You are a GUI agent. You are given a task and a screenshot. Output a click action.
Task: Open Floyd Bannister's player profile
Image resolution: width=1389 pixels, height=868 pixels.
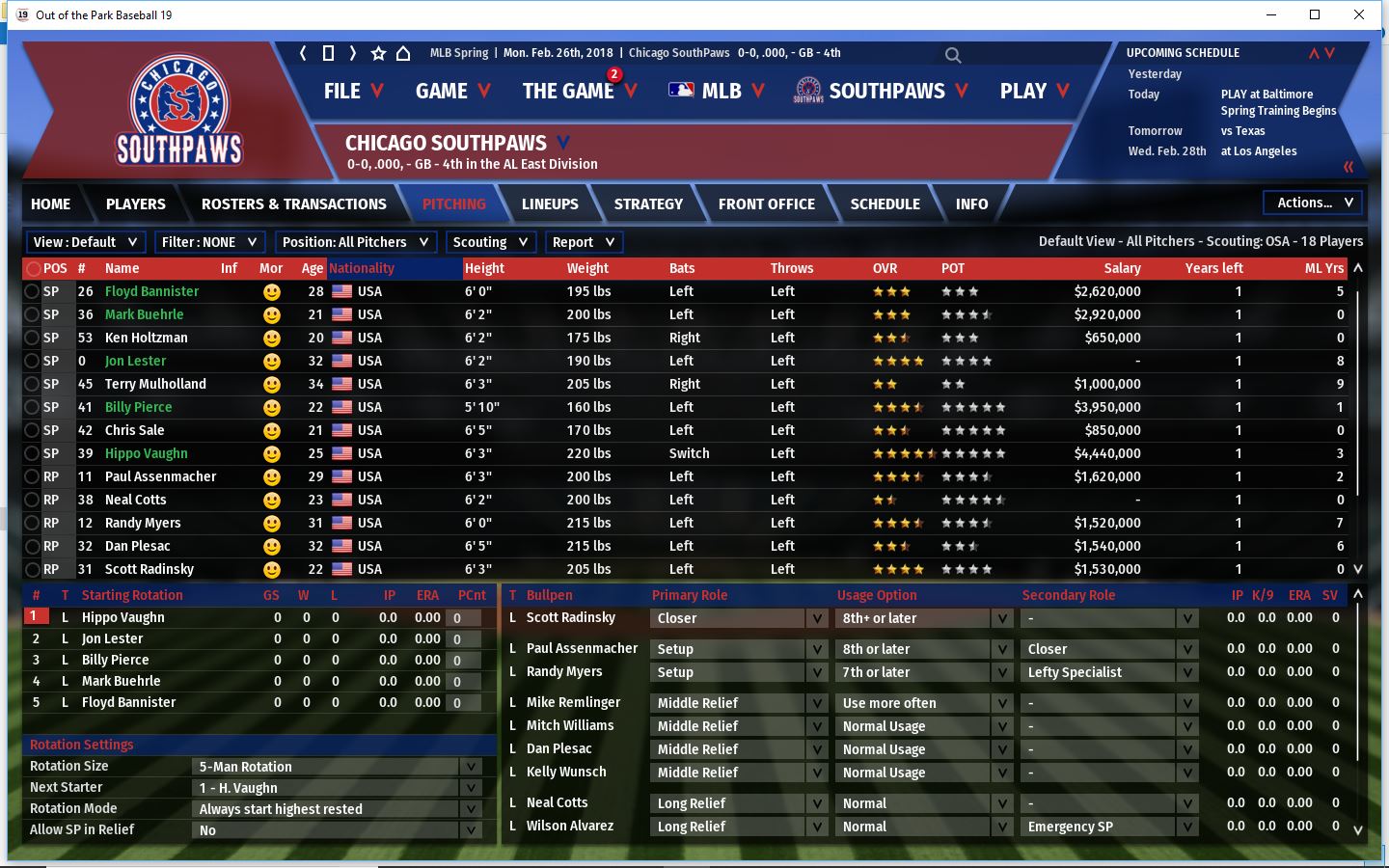tap(151, 291)
